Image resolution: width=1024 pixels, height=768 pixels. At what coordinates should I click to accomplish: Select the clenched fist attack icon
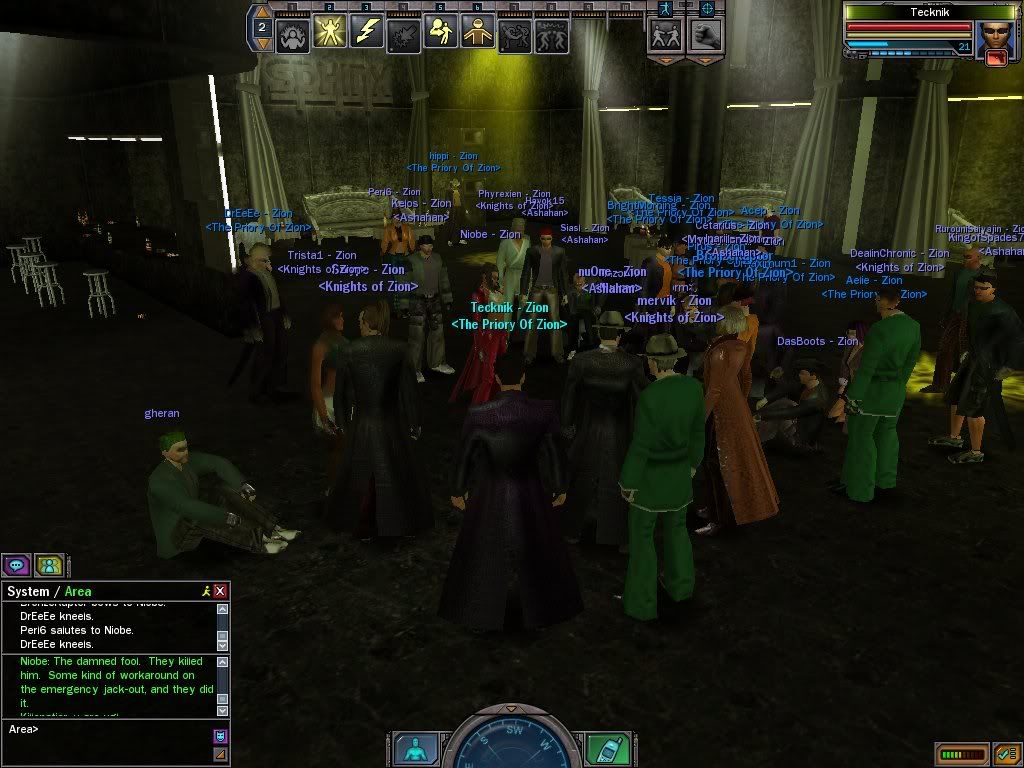(x=705, y=34)
